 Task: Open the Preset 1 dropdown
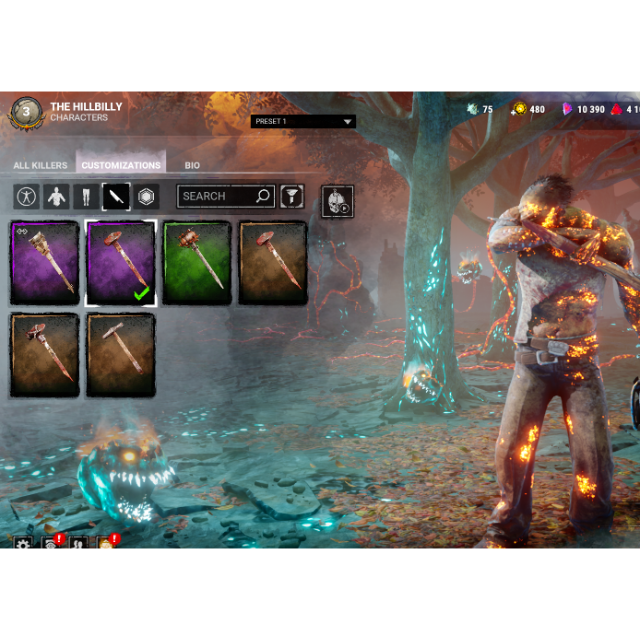(x=303, y=122)
